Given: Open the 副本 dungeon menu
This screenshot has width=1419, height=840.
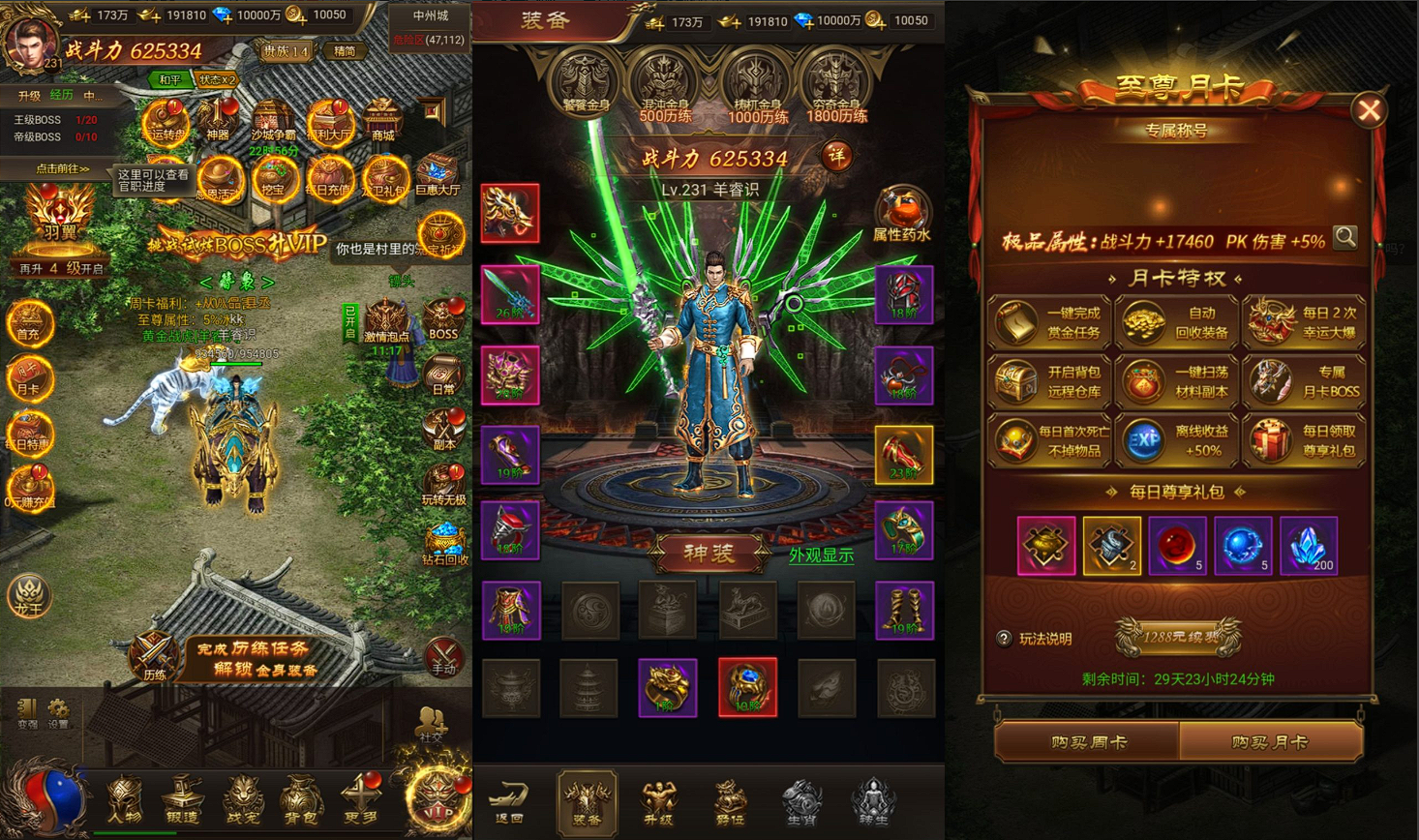Looking at the screenshot, I should pos(443,430).
